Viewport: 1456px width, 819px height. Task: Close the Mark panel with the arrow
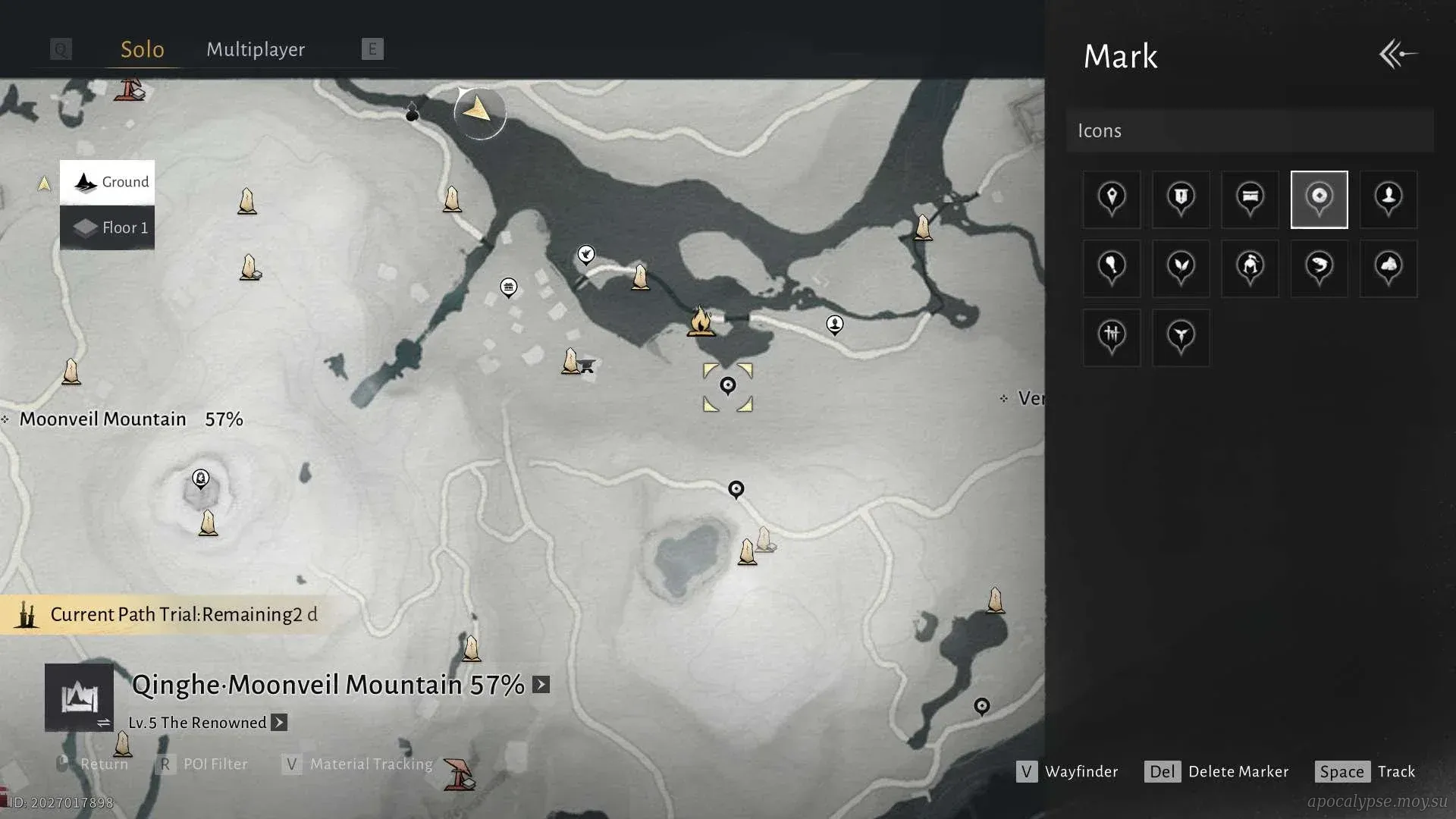[1398, 55]
